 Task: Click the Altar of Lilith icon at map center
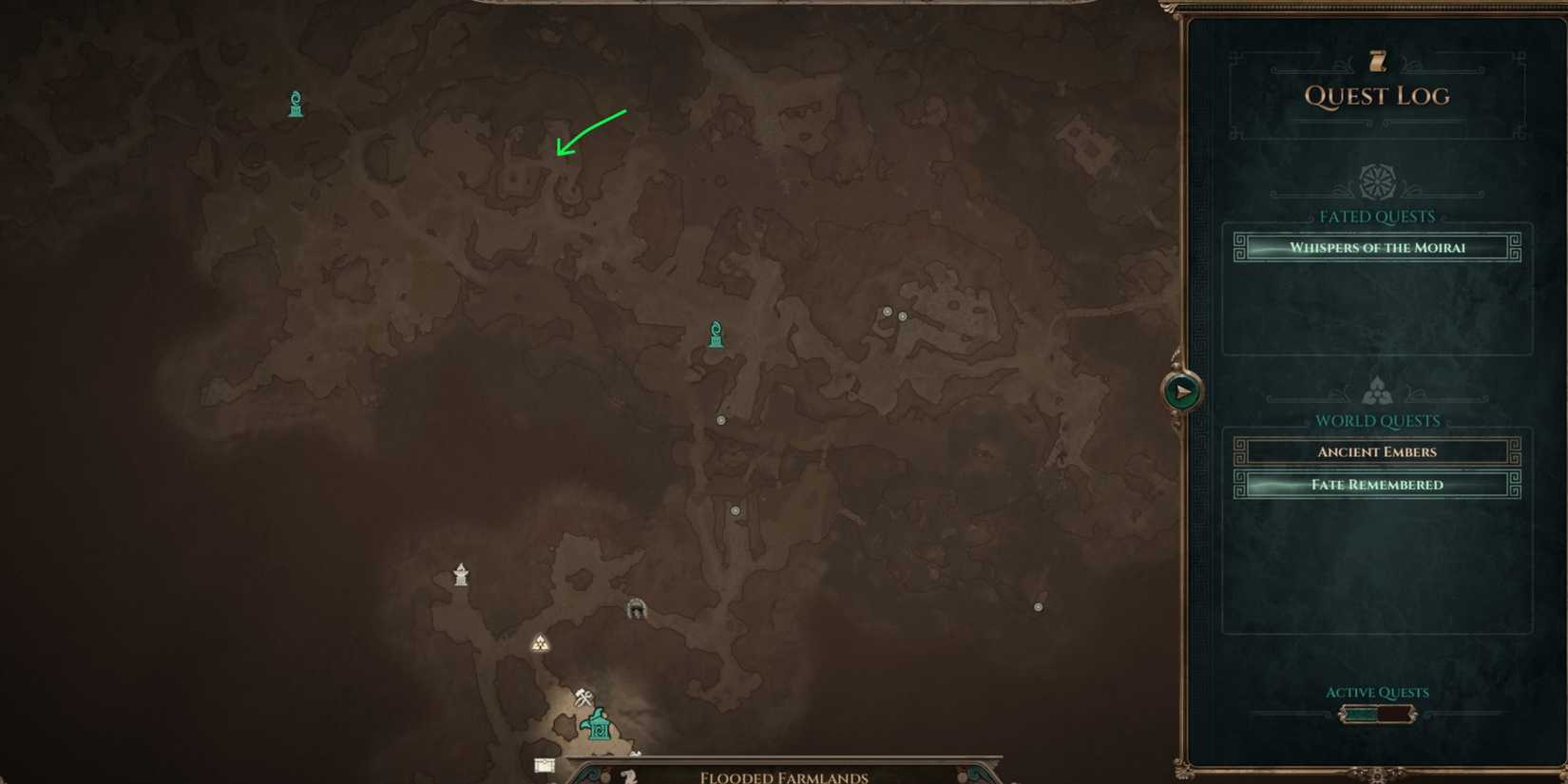click(x=715, y=335)
